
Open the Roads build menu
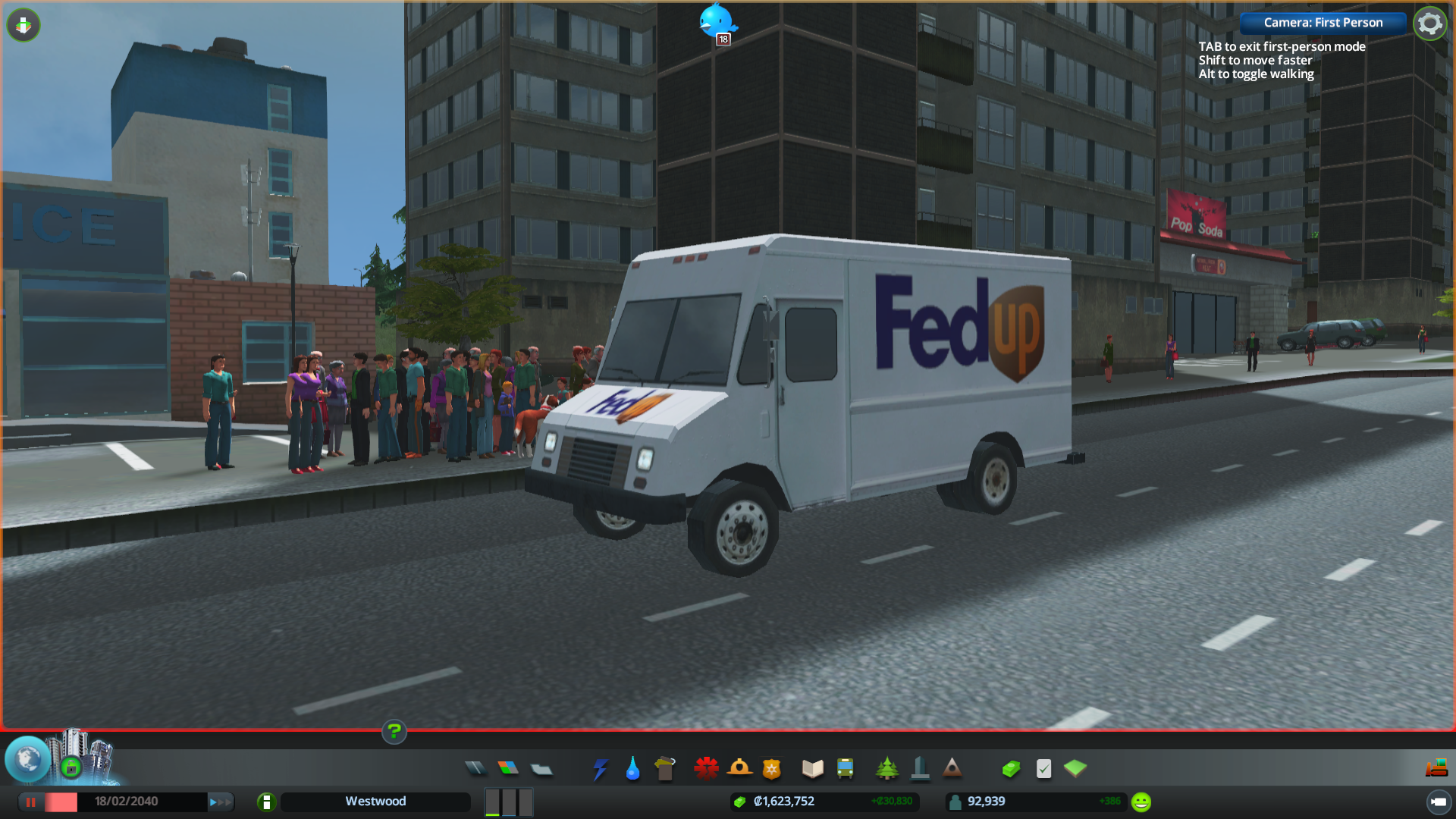475,768
